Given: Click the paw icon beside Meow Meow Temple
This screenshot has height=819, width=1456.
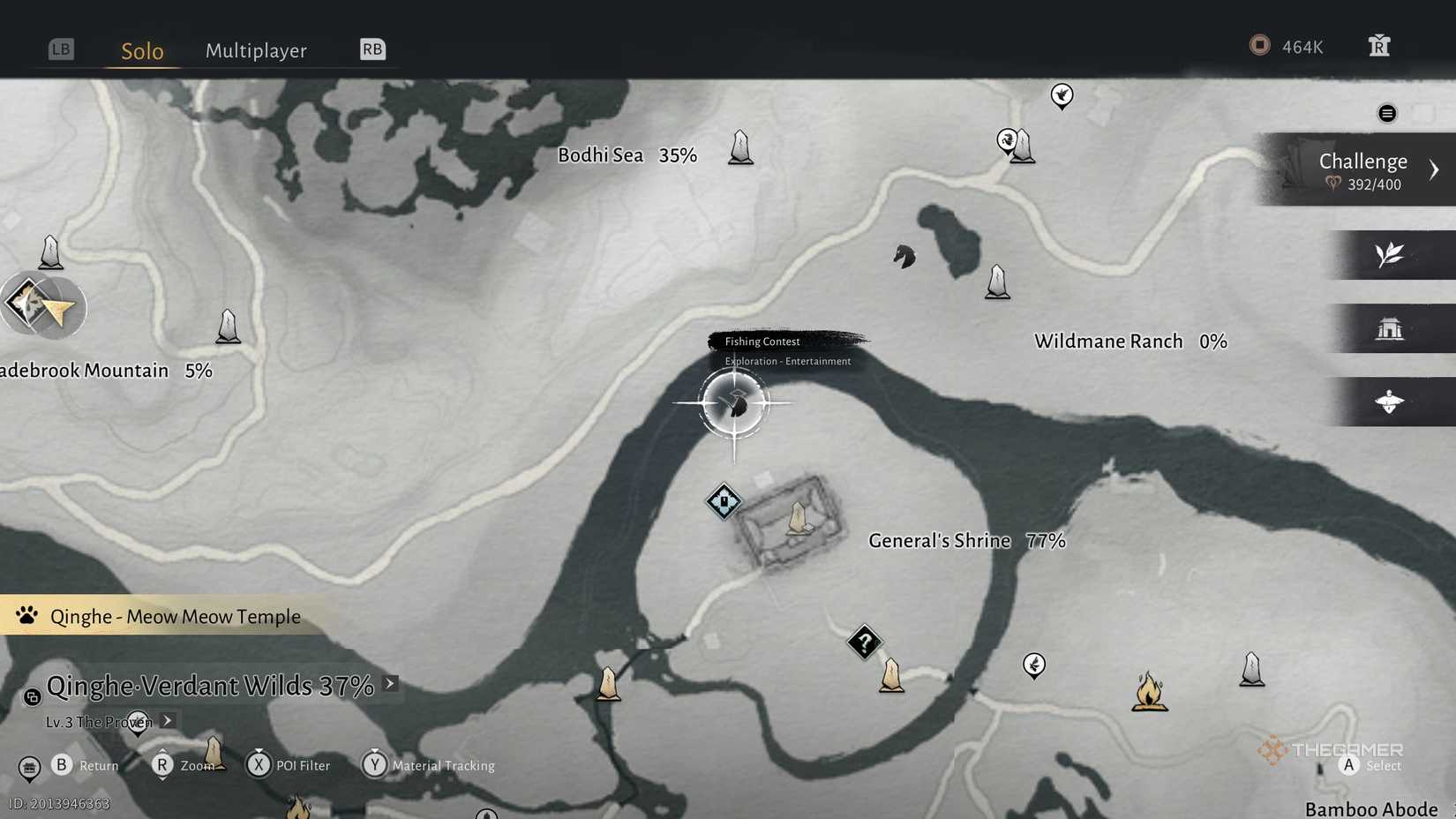Looking at the screenshot, I should pyautogui.click(x=26, y=616).
